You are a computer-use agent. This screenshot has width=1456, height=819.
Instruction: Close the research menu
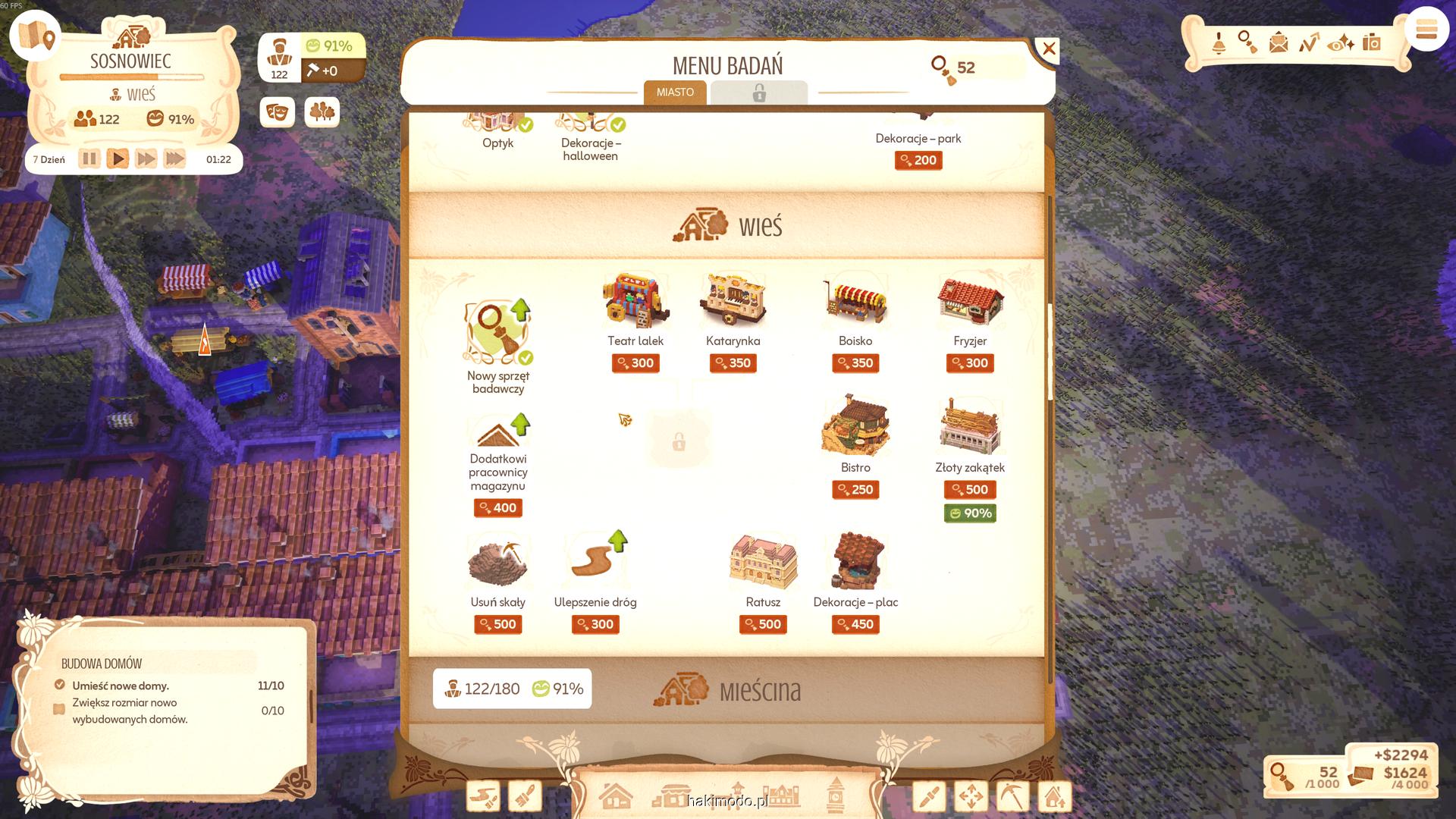pyautogui.click(x=1048, y=50)
